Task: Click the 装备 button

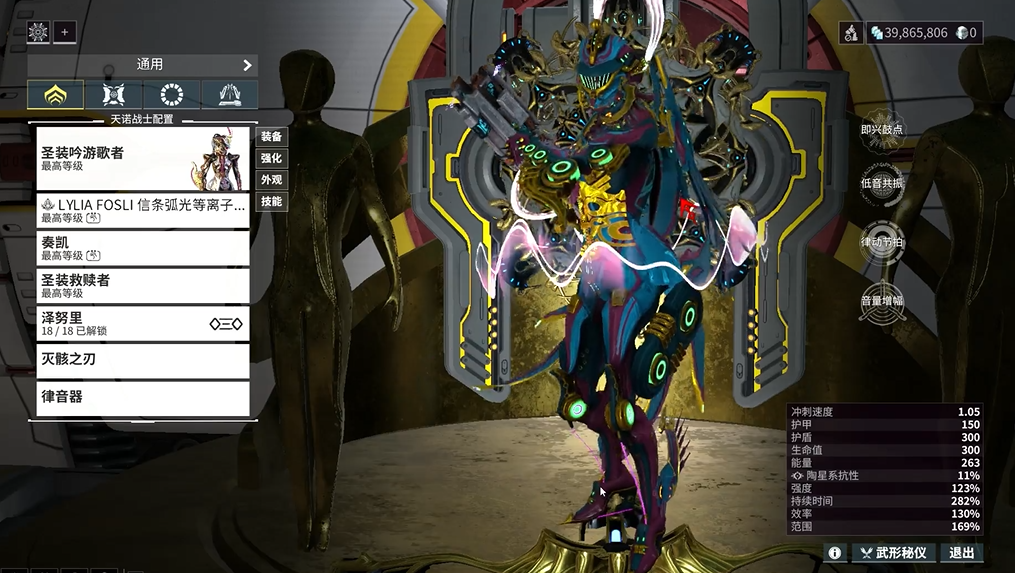Action: [x=271, y=136]
